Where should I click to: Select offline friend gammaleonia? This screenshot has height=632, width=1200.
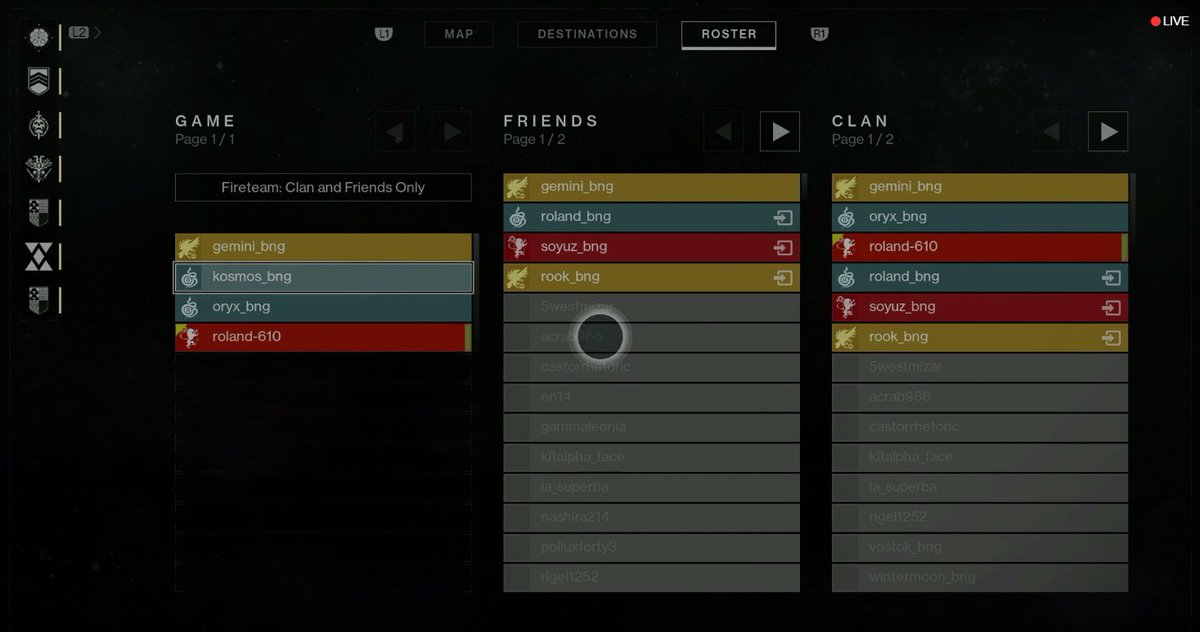(651, 427)
